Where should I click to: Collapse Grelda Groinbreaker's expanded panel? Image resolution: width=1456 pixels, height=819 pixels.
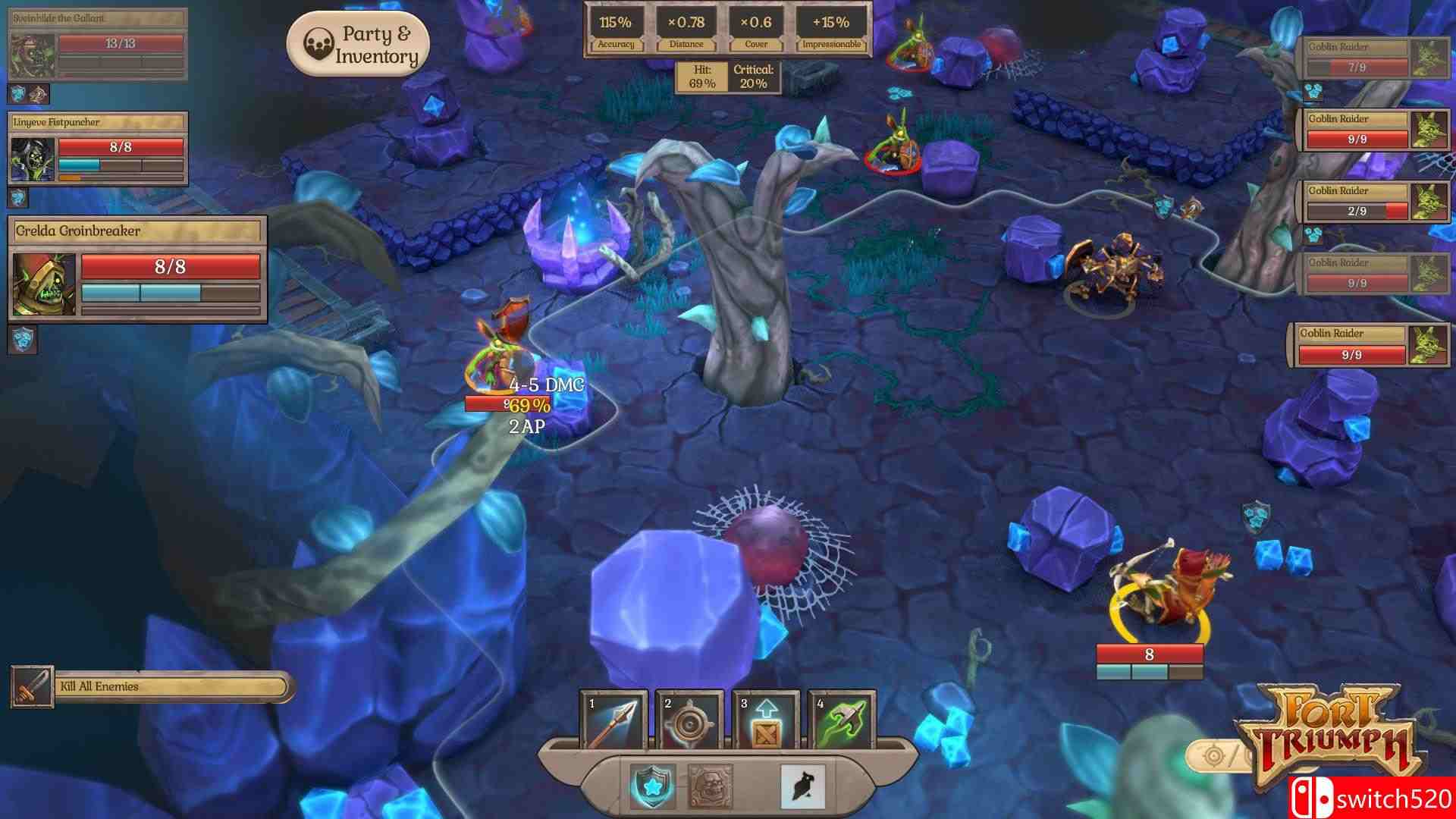136,231
